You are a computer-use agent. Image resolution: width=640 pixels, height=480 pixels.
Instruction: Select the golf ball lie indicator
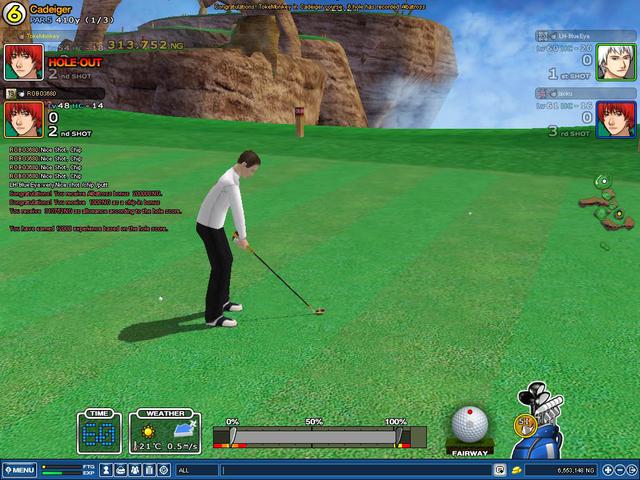469,427
